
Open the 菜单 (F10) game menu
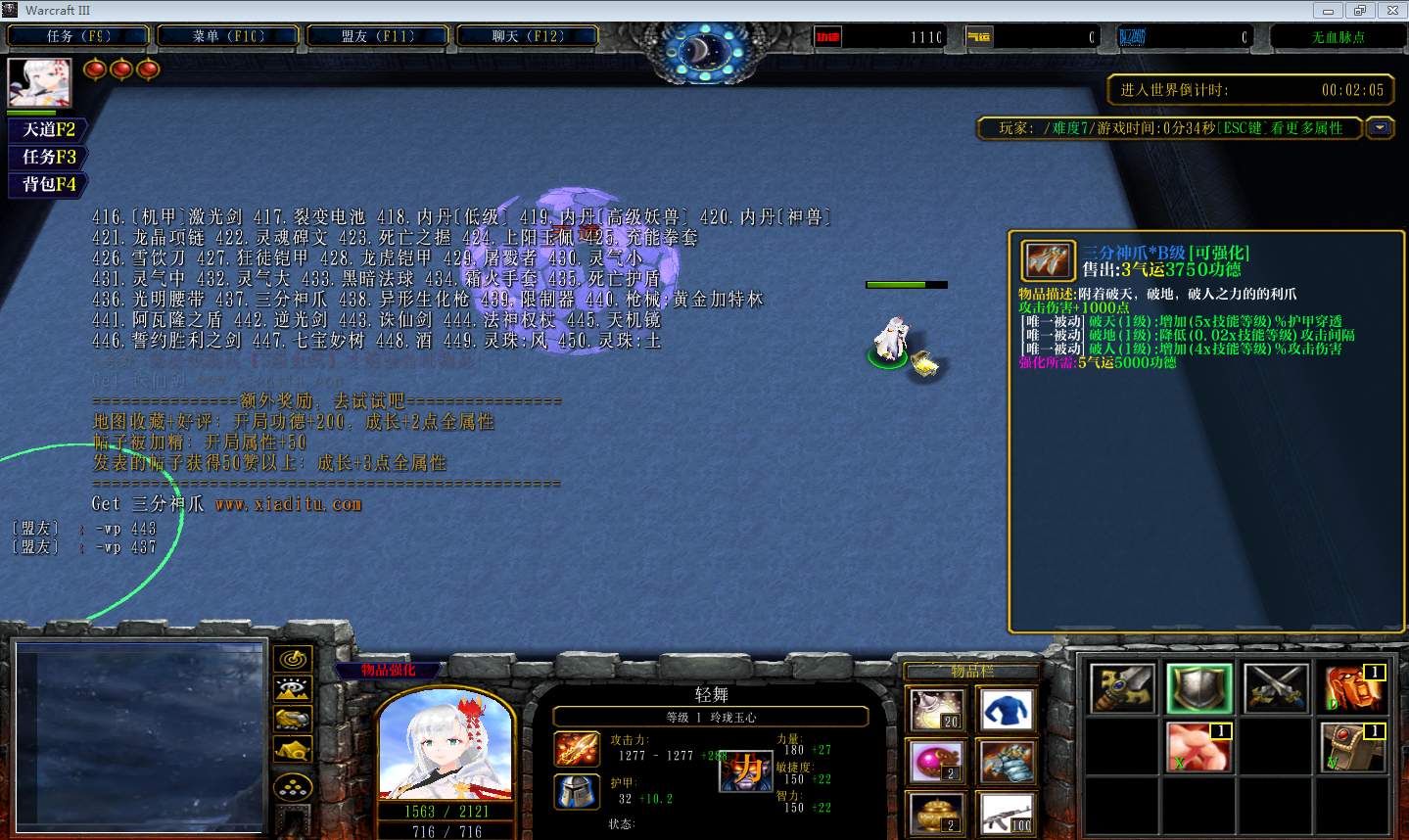coord(228,36)
